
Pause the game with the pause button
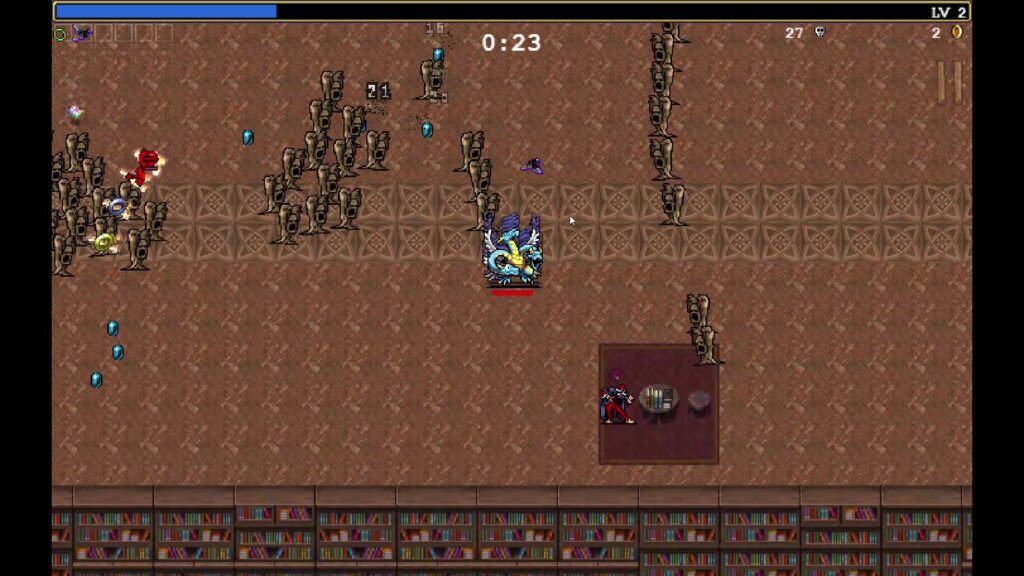pyautogui.click(x=949, y=82)
